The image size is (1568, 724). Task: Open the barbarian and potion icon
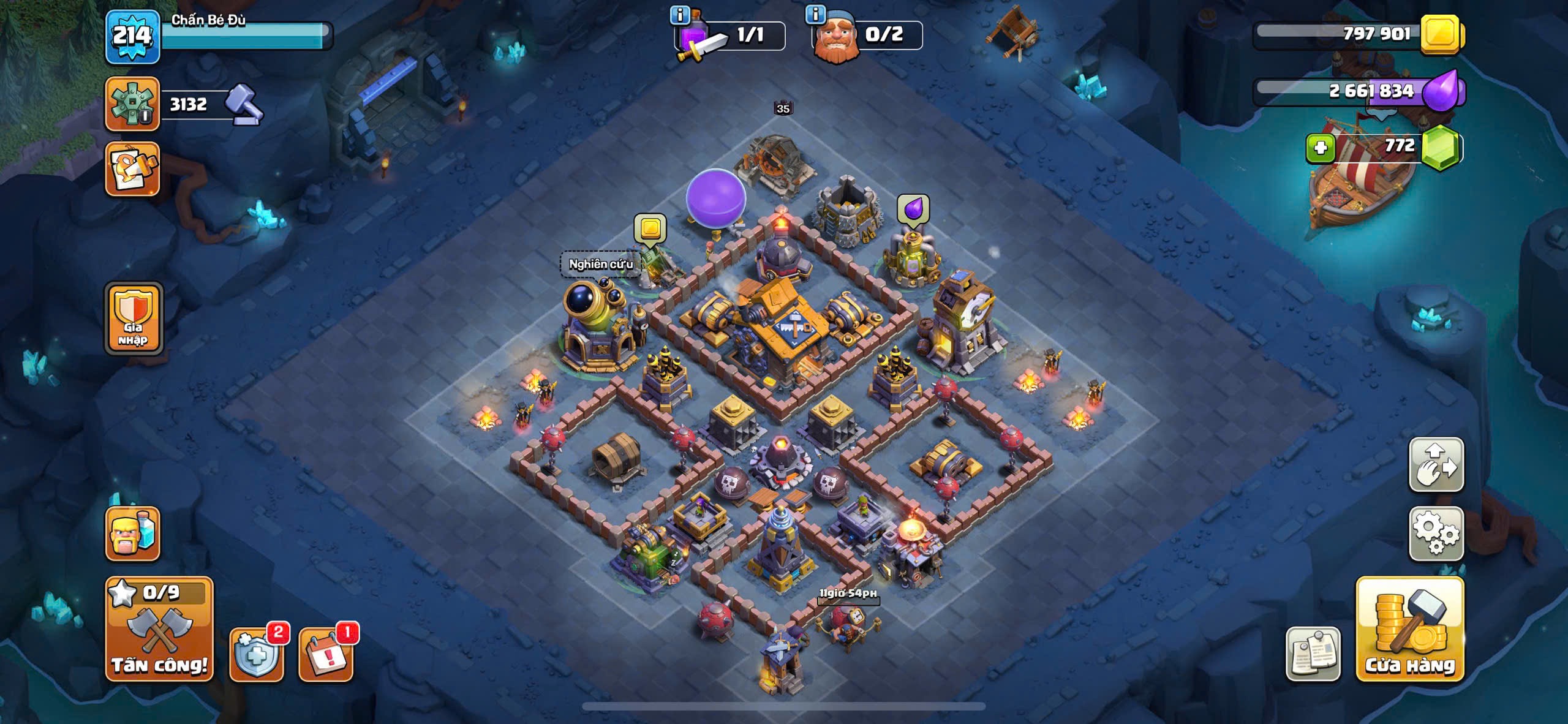point(132,534)
